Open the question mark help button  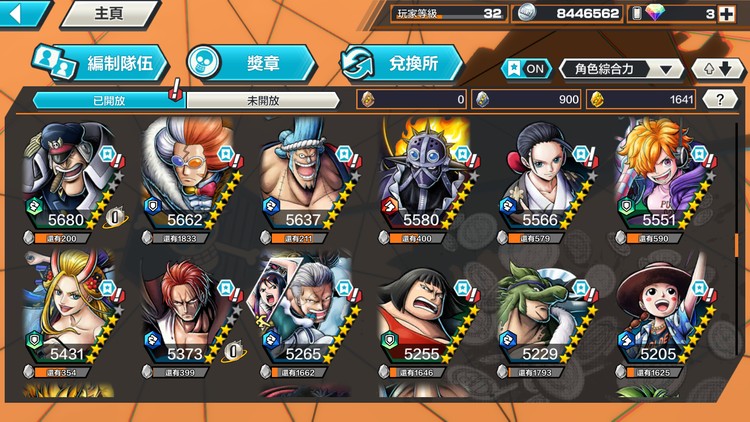coord(720,99)
